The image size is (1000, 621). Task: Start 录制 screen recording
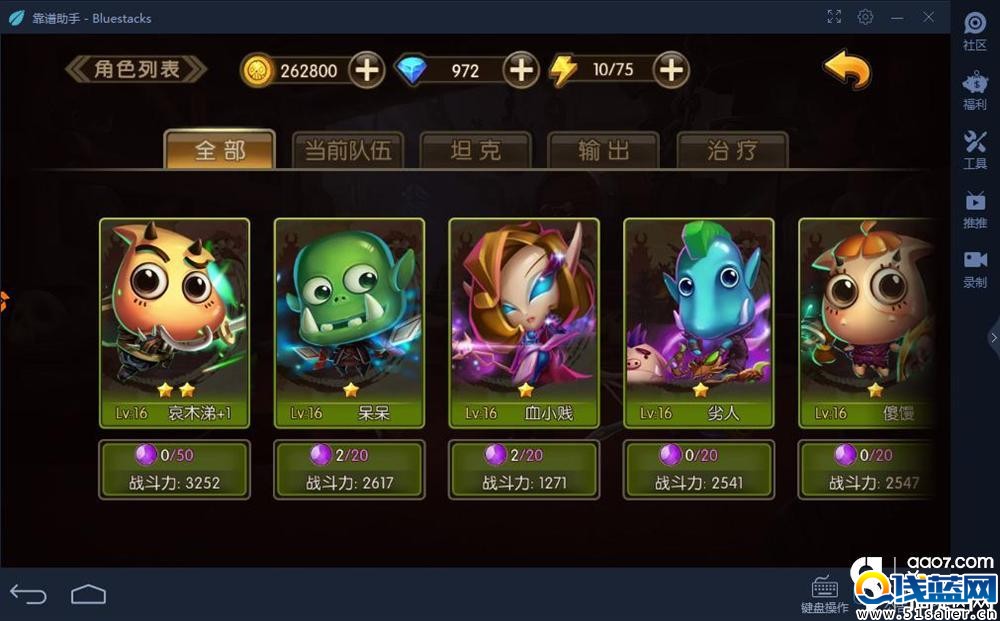[975, 269]
